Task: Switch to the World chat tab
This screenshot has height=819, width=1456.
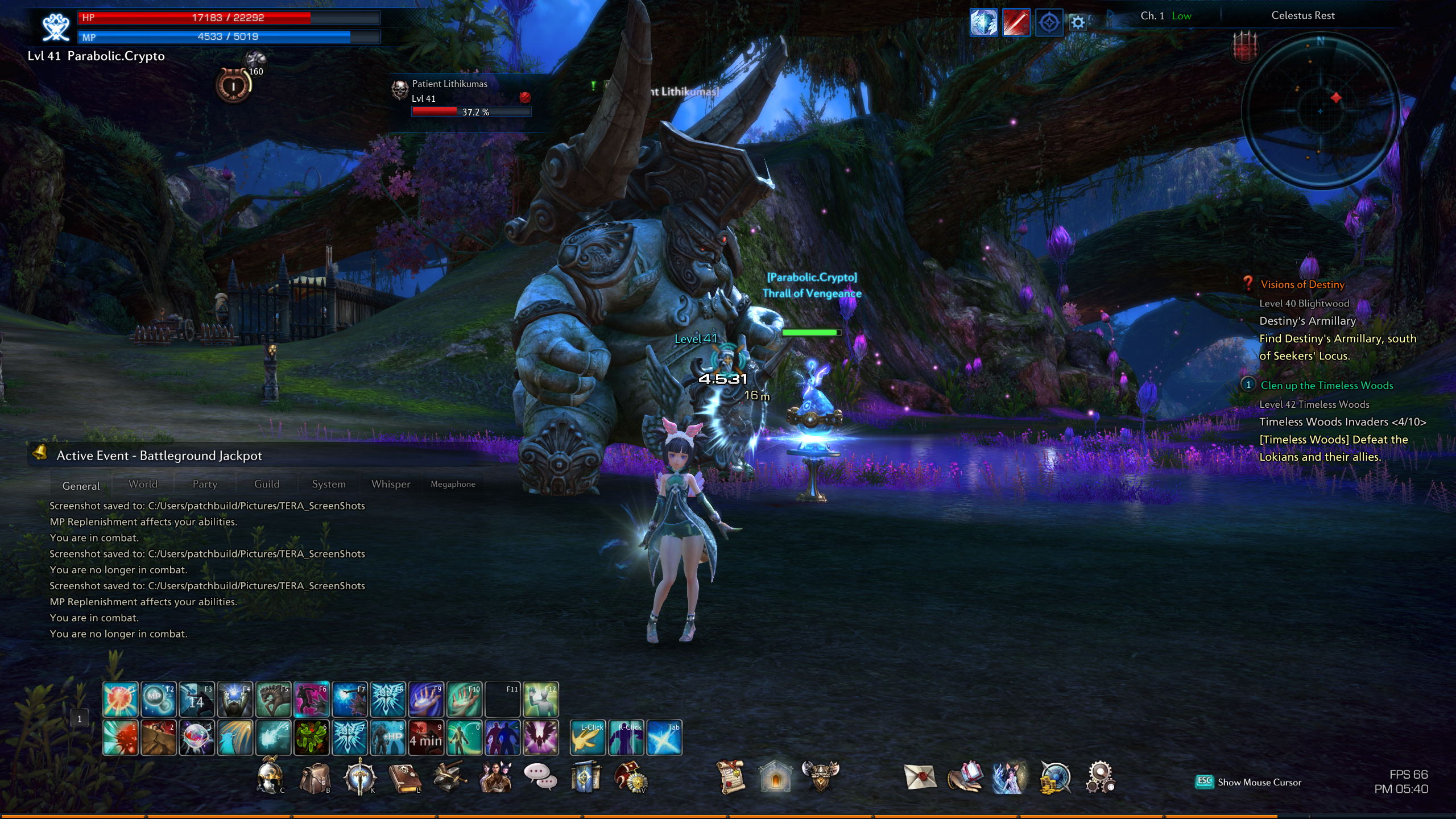Action: coord(143,484)
